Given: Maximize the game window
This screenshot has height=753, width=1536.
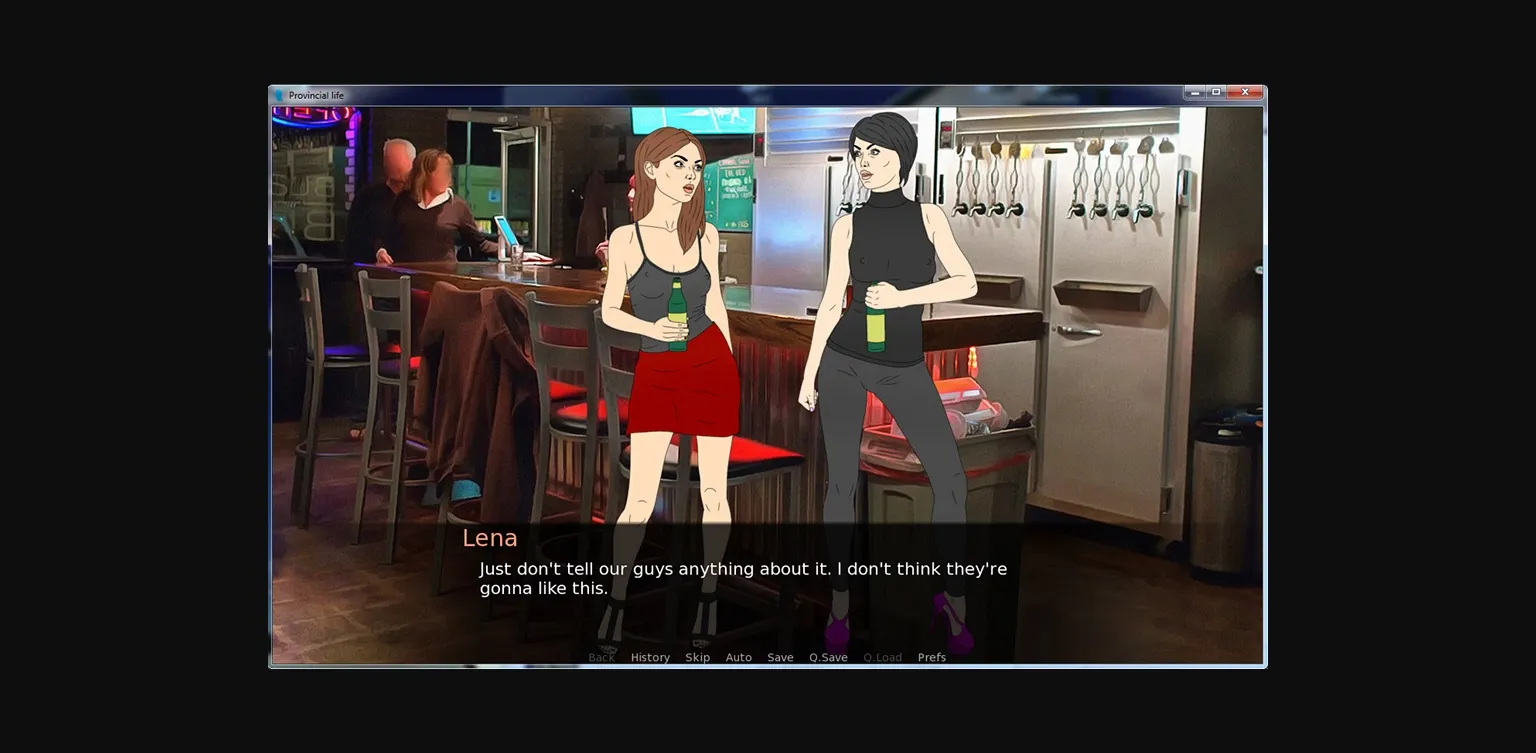Looking at the screenshot, I should (1218, 91).
